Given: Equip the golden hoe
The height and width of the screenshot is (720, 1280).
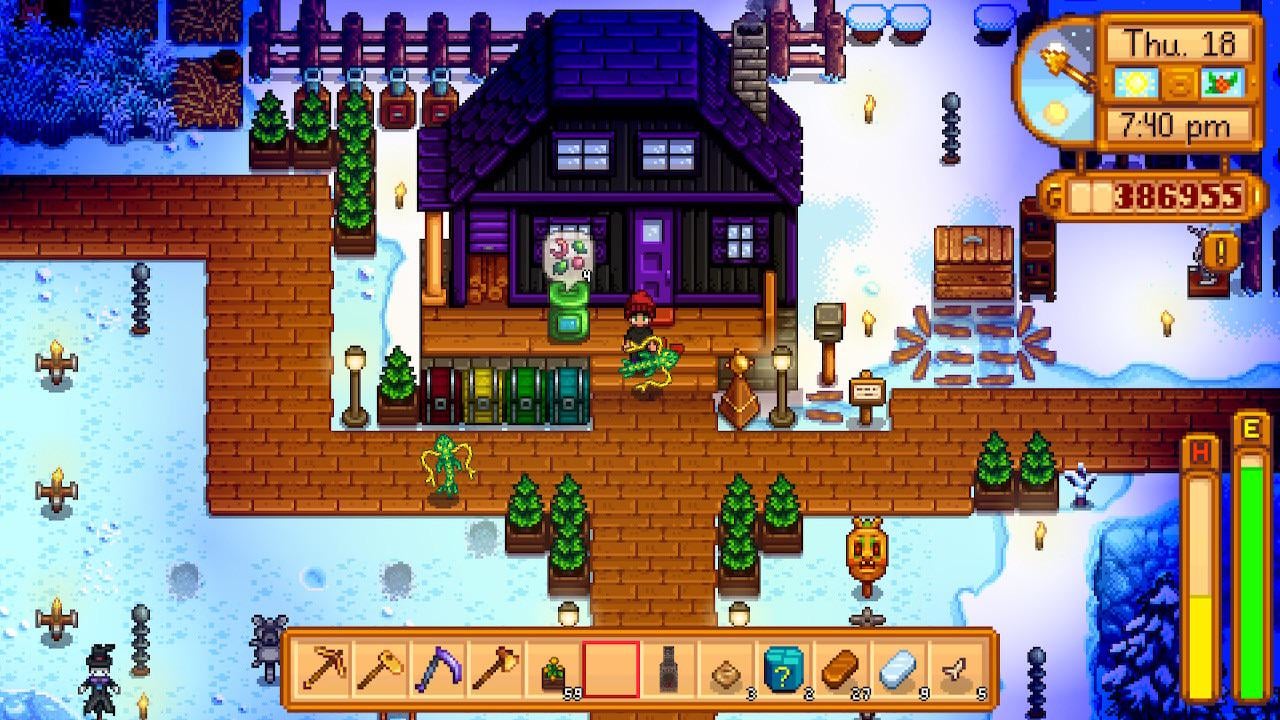Looking at the screenshot, I should tap(381, 668).
